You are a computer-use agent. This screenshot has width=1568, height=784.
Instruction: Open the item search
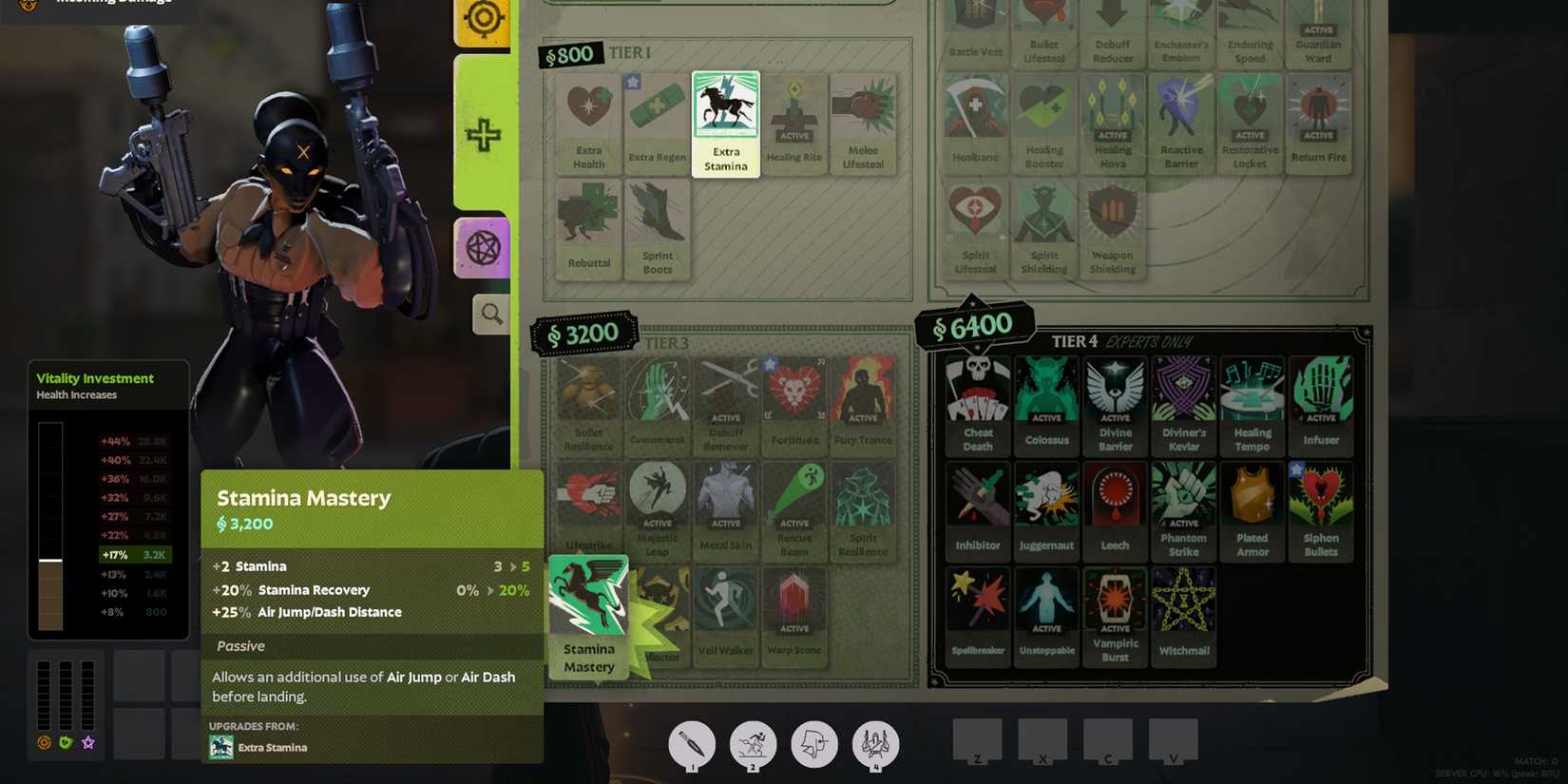coord(490,315)
